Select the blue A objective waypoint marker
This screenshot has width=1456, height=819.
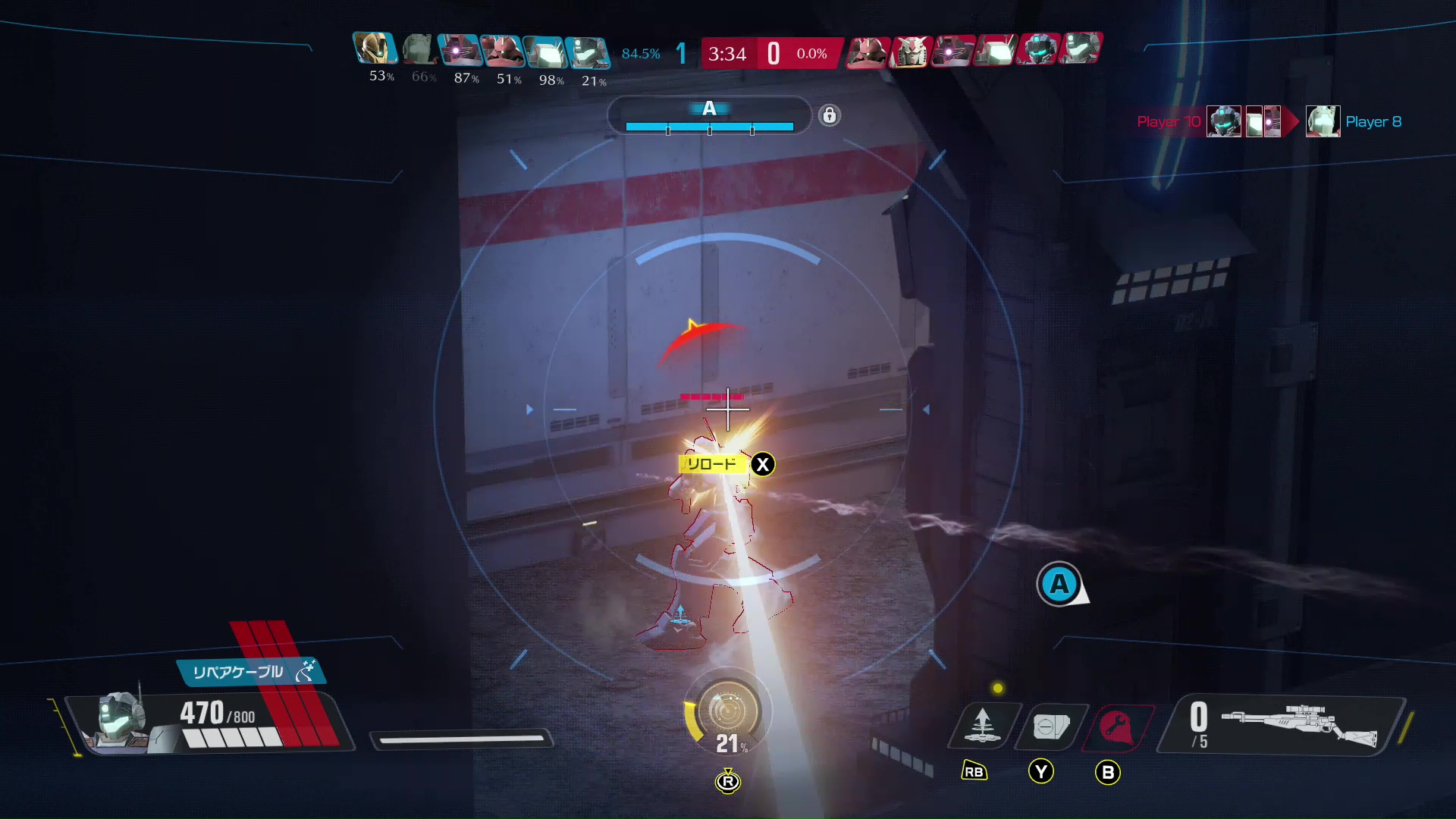point(1059,585)
